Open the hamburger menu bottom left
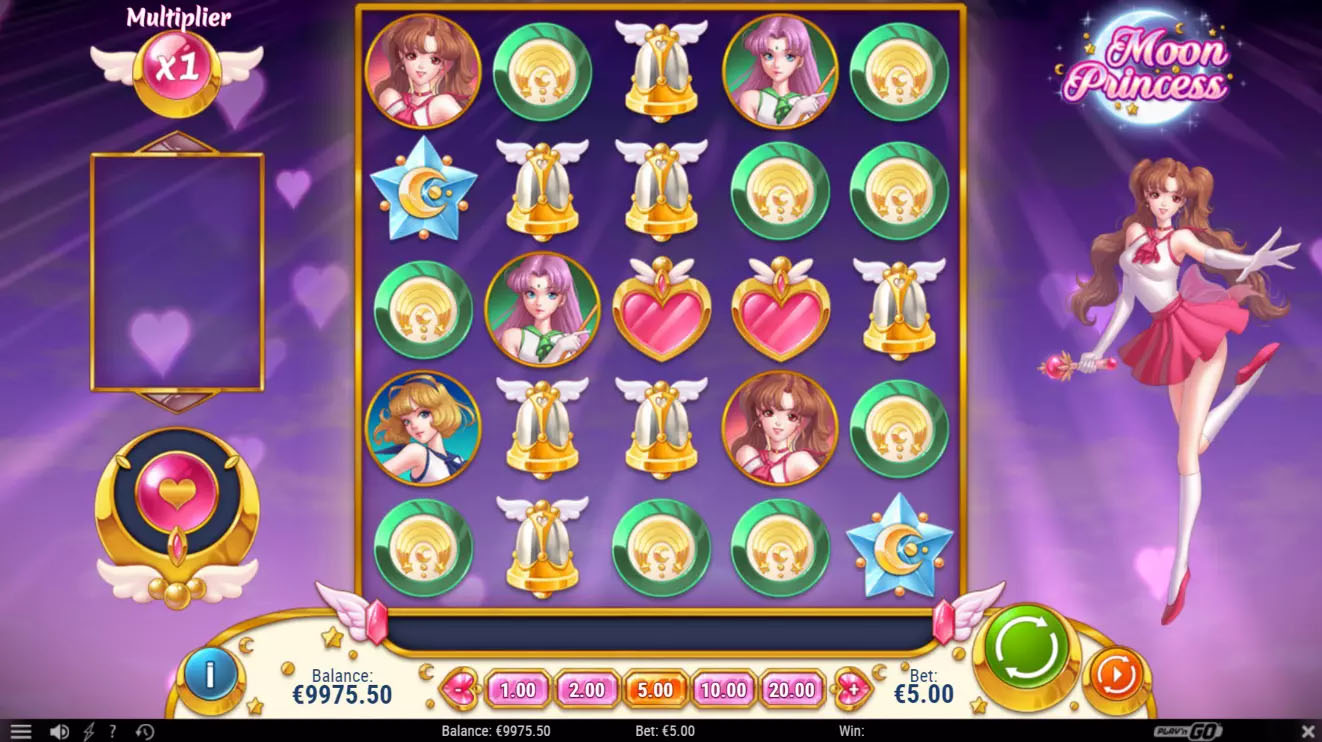This screenshot has height=742, width=1322. tap(20, 731)
